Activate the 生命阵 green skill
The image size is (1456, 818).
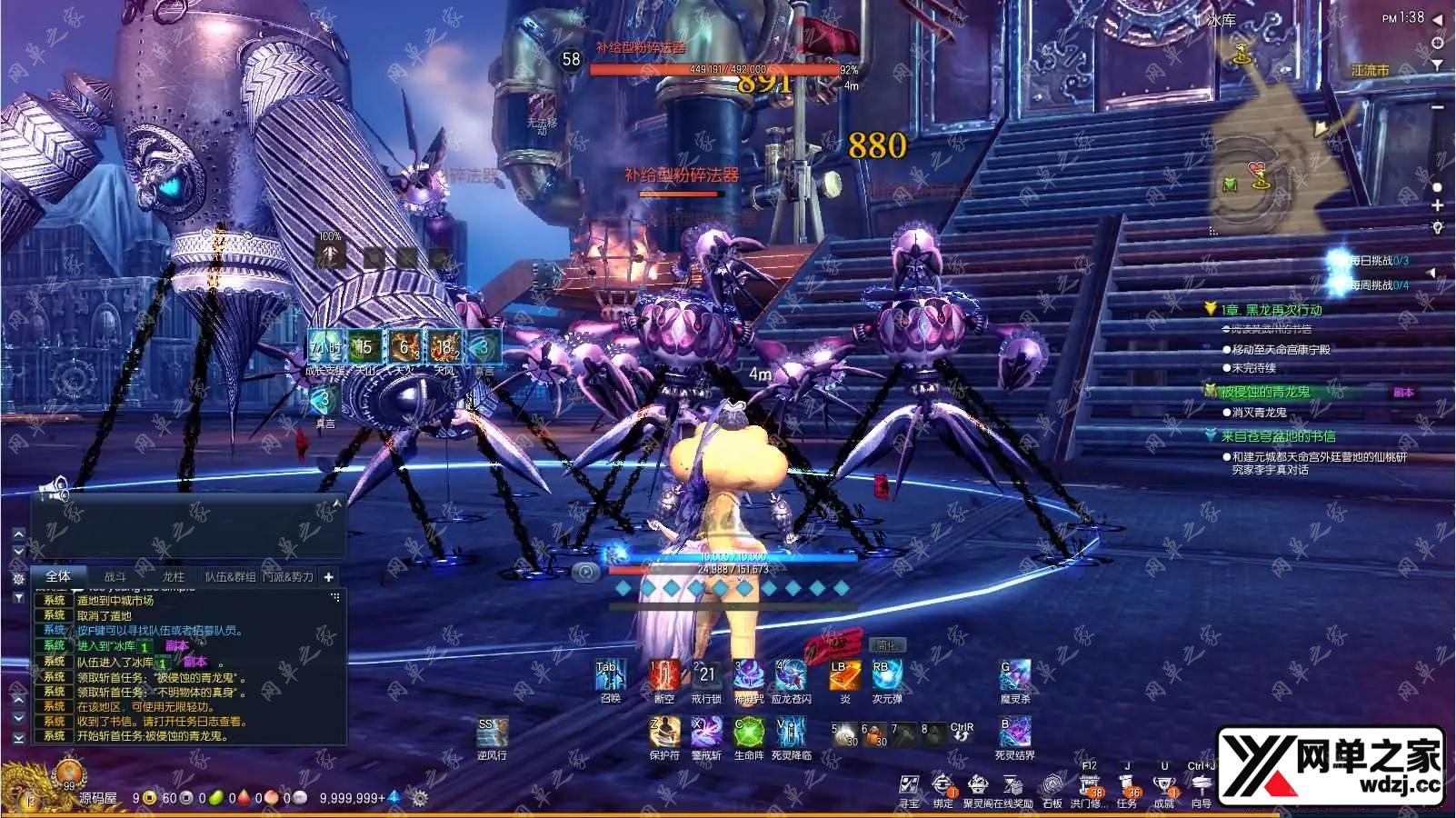749,733
